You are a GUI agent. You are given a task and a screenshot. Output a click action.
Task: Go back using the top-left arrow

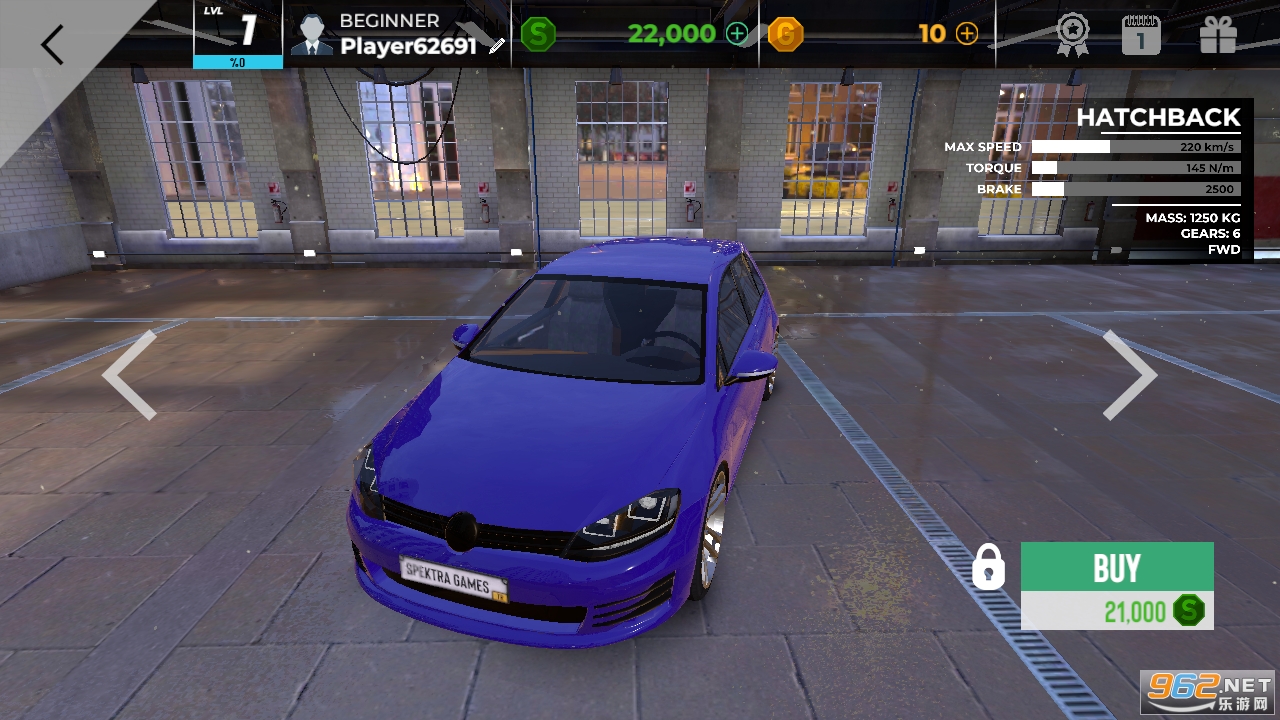[52, 44]
